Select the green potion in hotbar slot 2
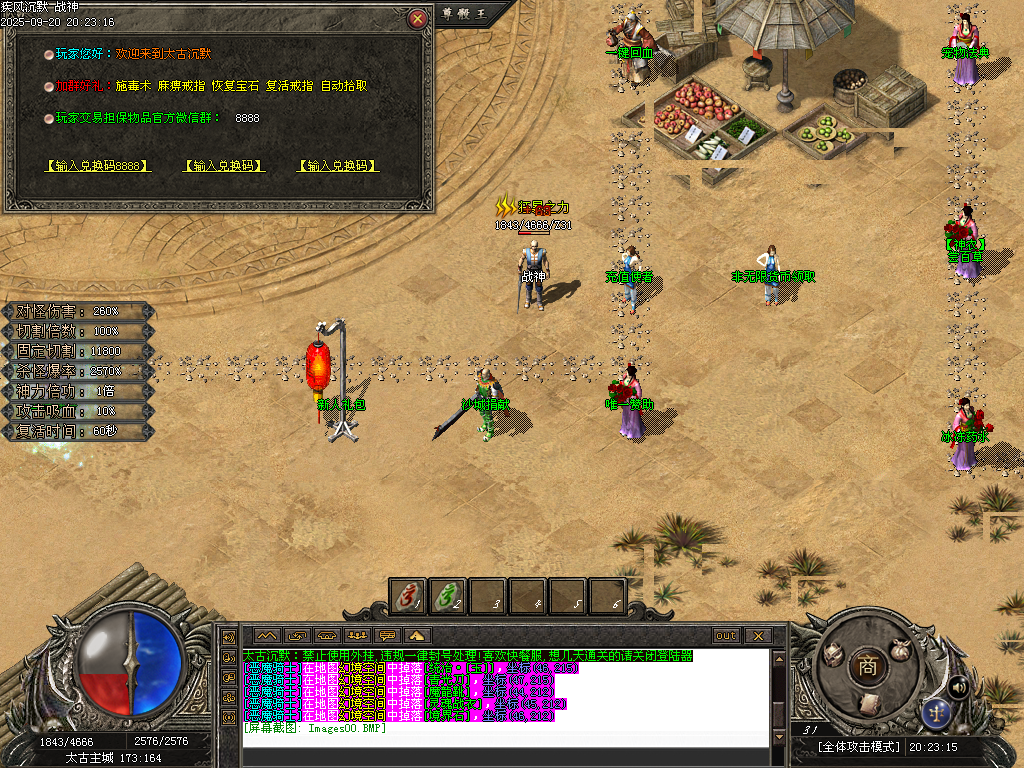Viewport: 1024px width, 768px height. point(448,597)
